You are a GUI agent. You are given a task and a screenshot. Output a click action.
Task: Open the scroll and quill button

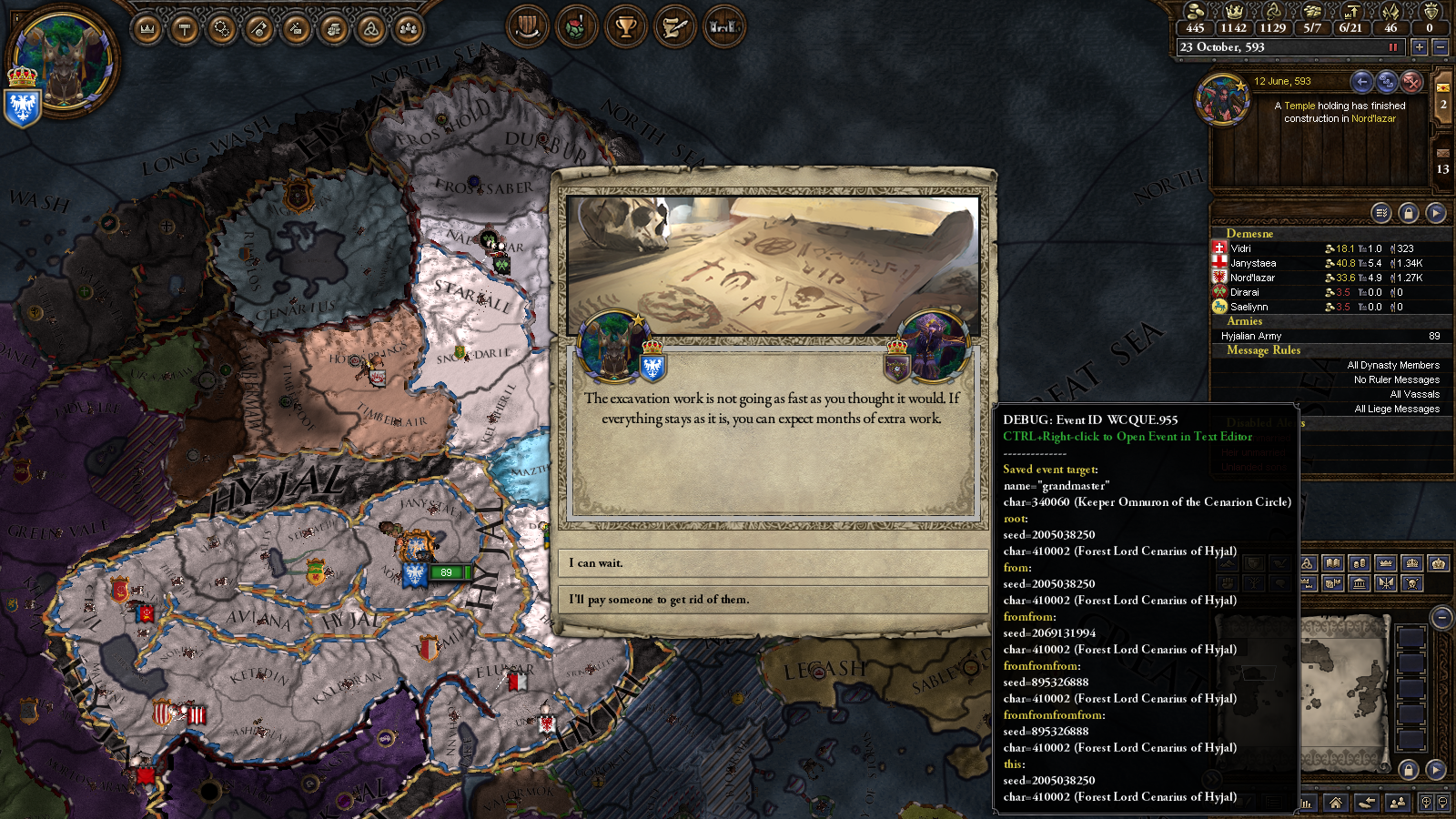pyautogui.click(x=674, y=27)
